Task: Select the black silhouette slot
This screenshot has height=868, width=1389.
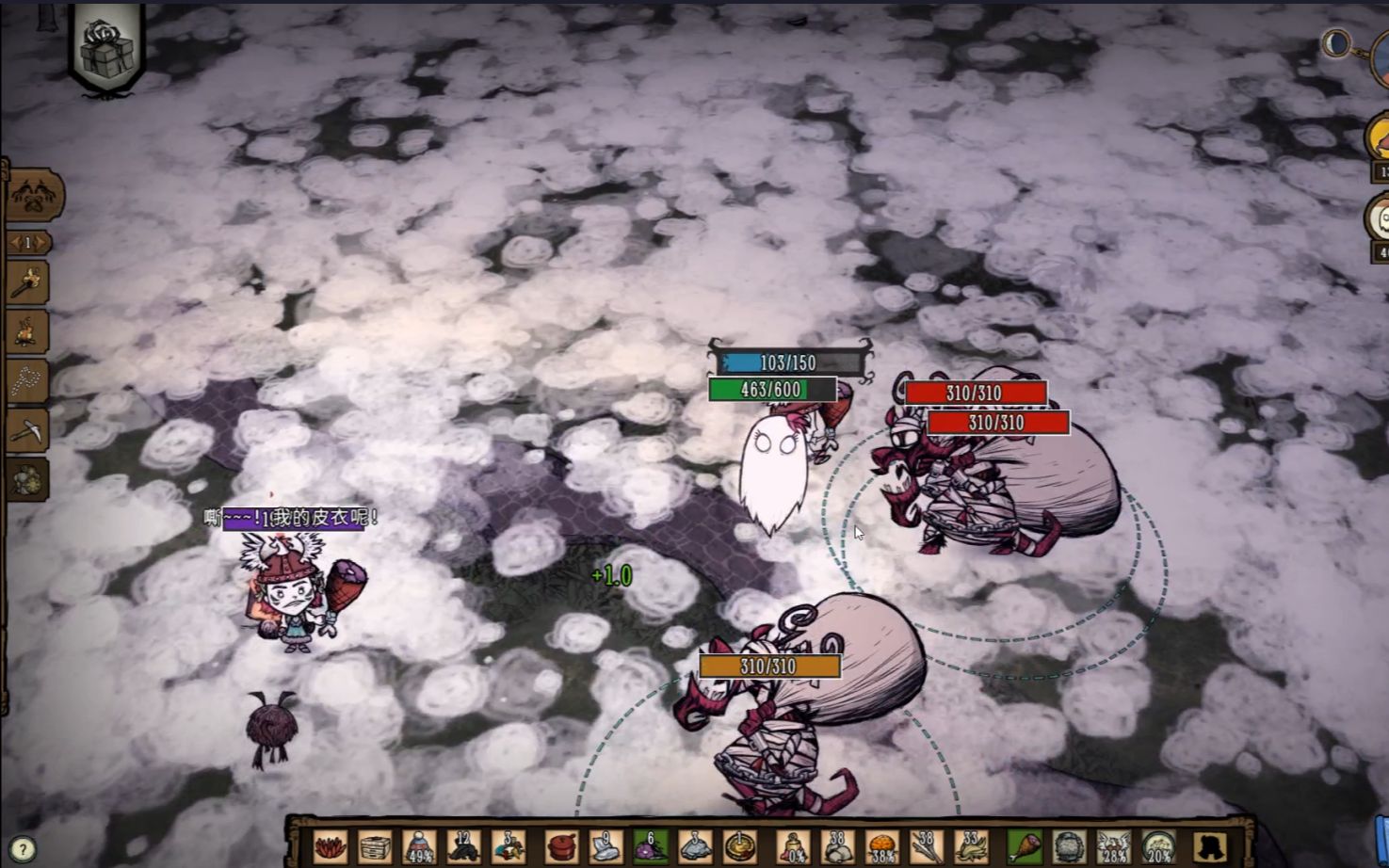Action: click(x=1212, y=846)
